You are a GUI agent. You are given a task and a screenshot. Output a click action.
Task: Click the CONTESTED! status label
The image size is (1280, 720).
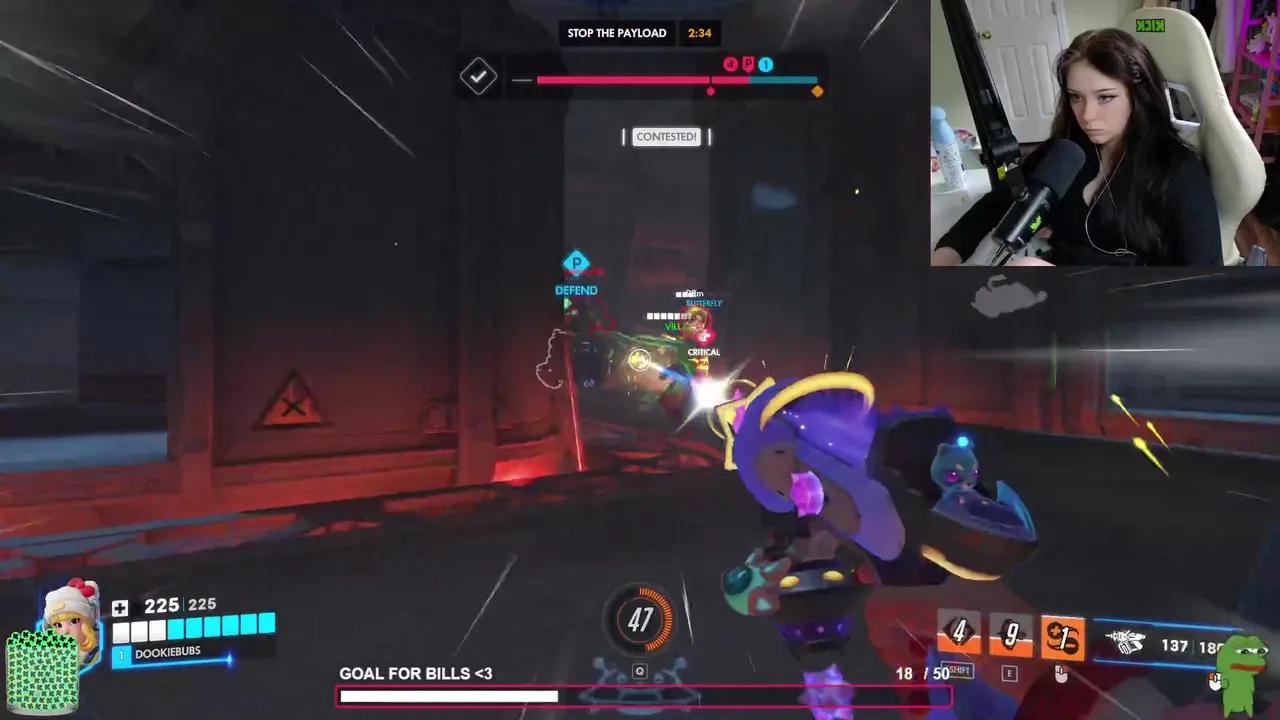[666, 136]
